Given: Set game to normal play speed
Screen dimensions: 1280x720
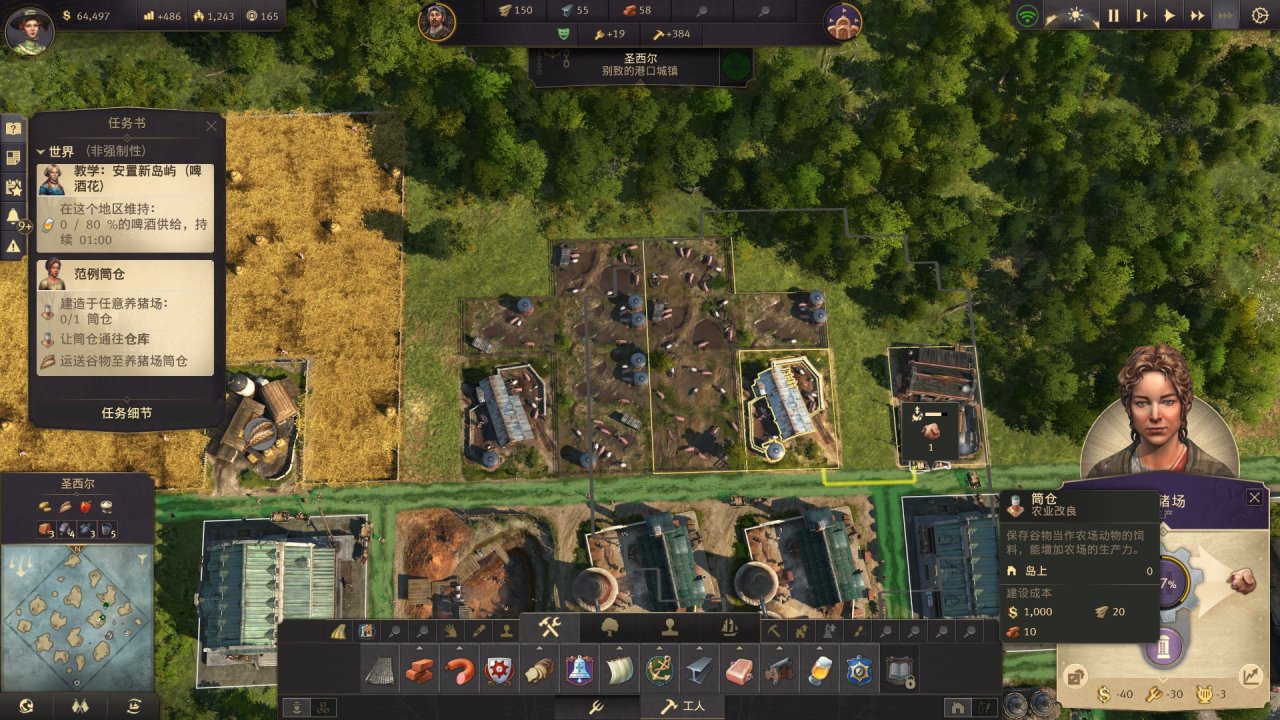Looking at the screenshot, I should tap(1169, 16).
